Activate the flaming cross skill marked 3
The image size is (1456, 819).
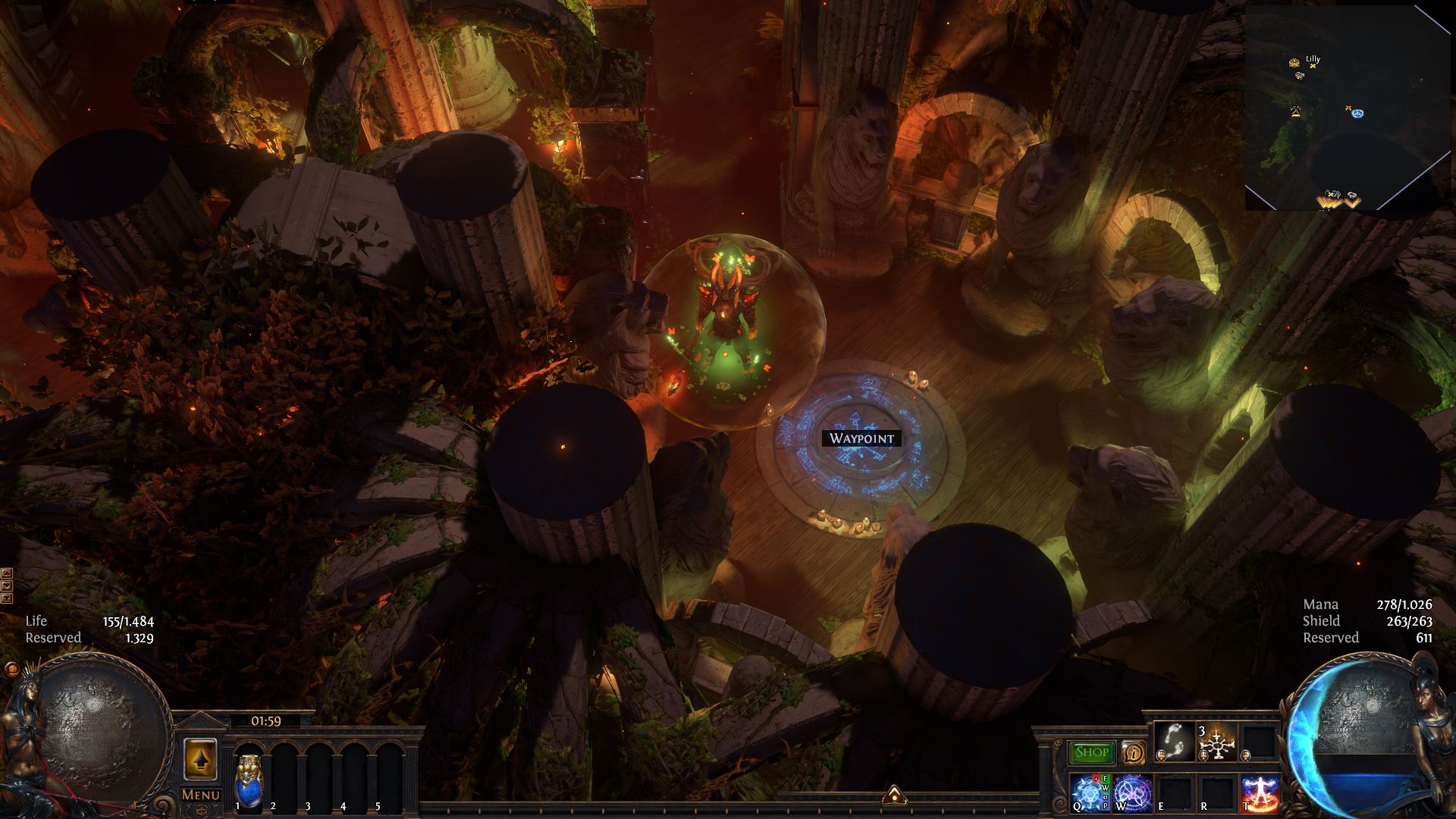[1215, 742]
